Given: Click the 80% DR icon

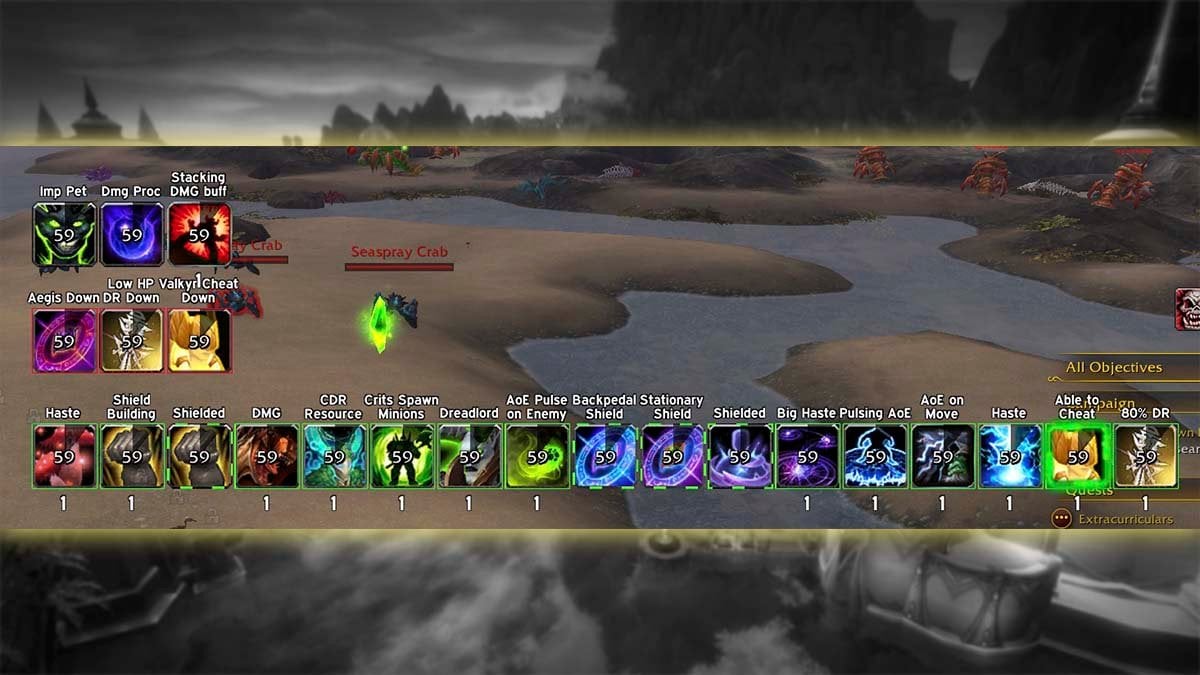Looking at the screenshot, I should 1145,456.
